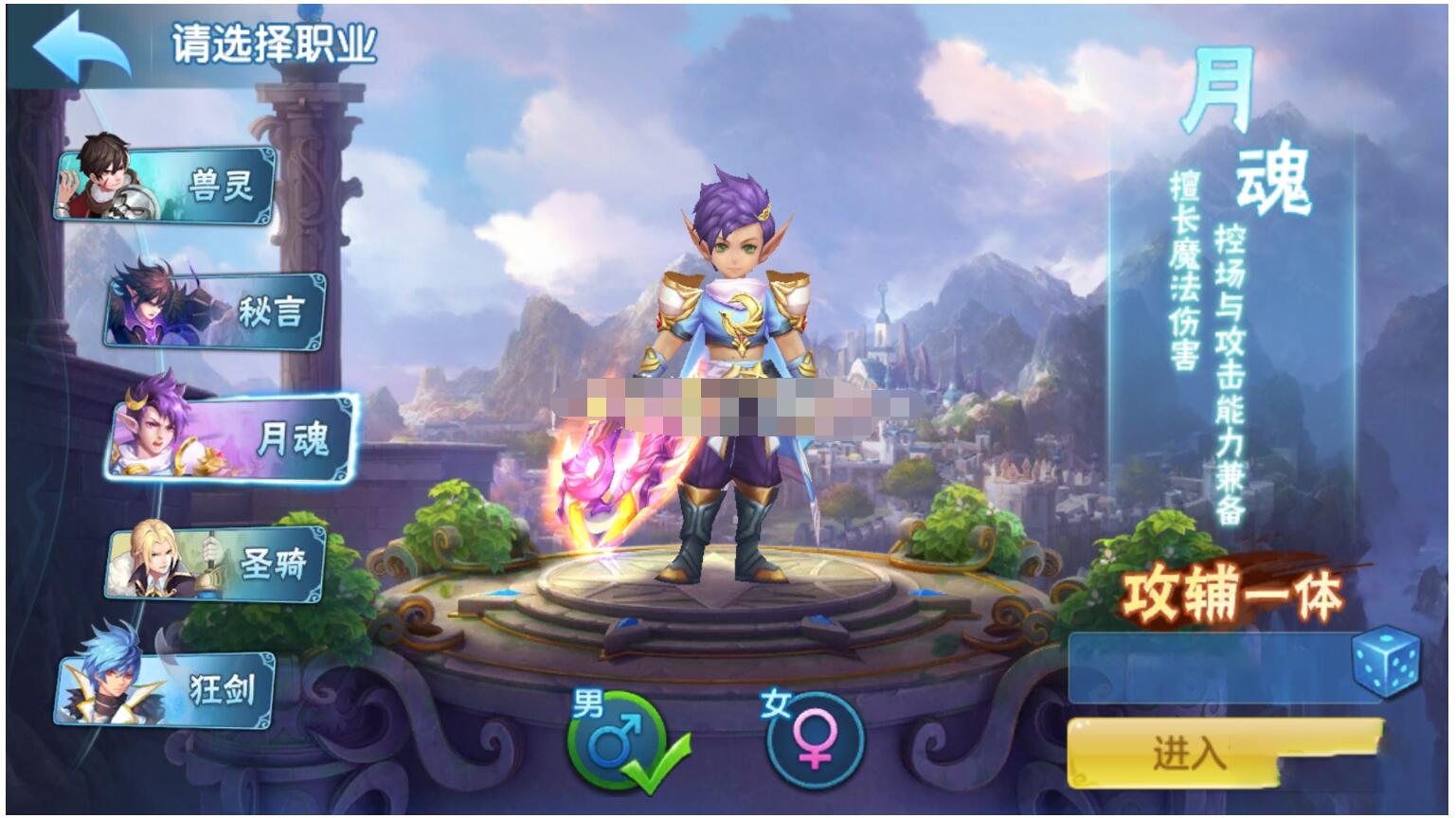Choose the 狂剑 class
This screenshot has width=1456, height=818.
pyautogui.click(x=167, y=689)
